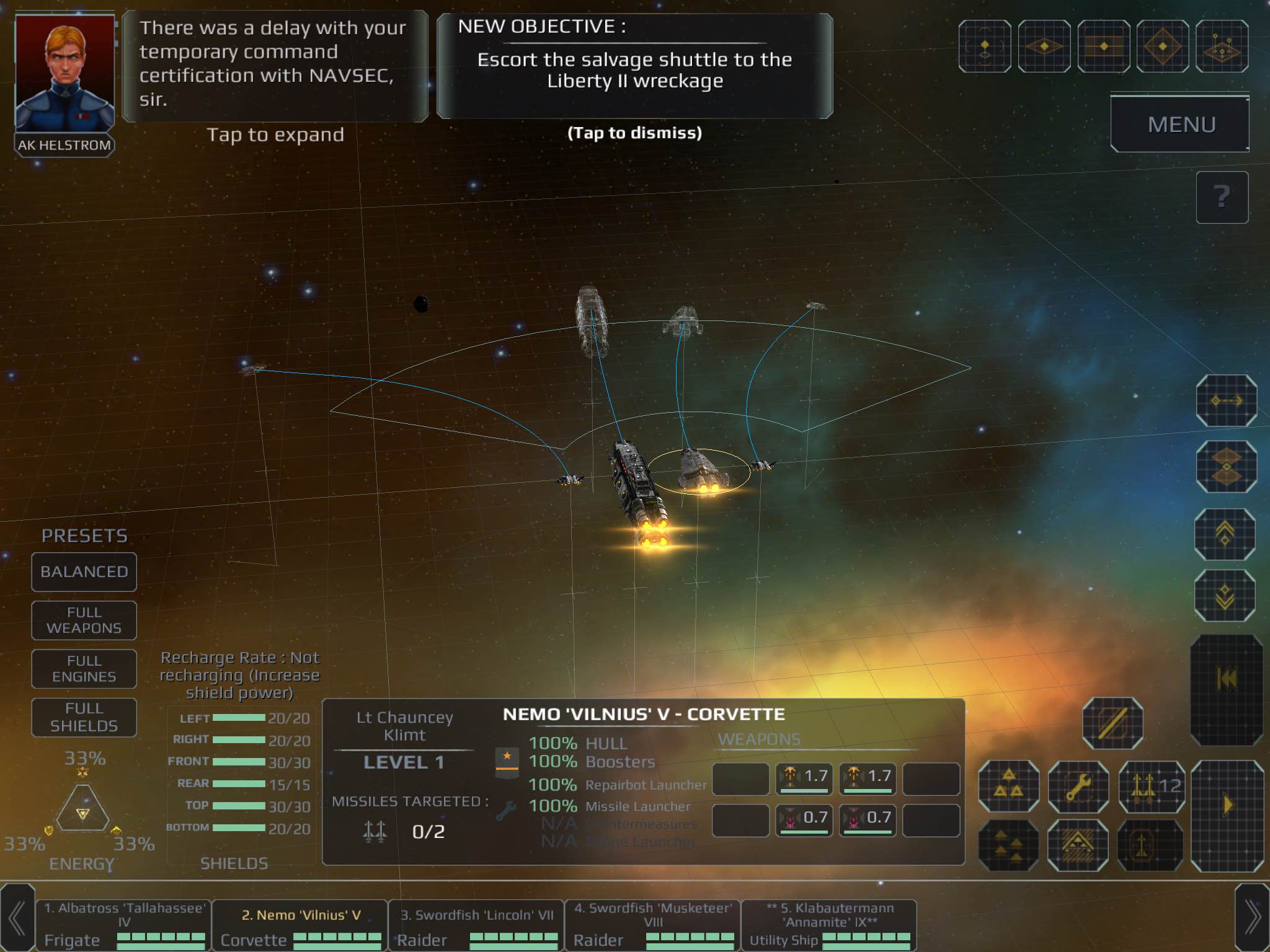Image resolution: width=1270 pixels, height=952 pixels.
Task: Activate the FULL SHIELDS preset
Action: point(84,717)
